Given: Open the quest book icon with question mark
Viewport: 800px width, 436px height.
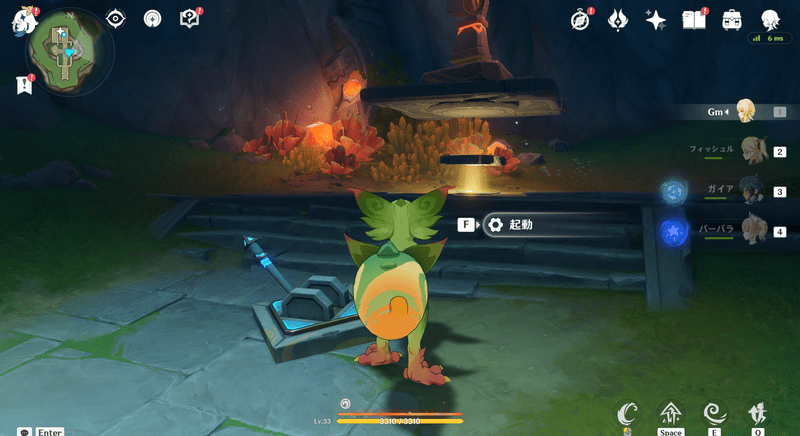Looking at the screenshot, I should (188, 18).
